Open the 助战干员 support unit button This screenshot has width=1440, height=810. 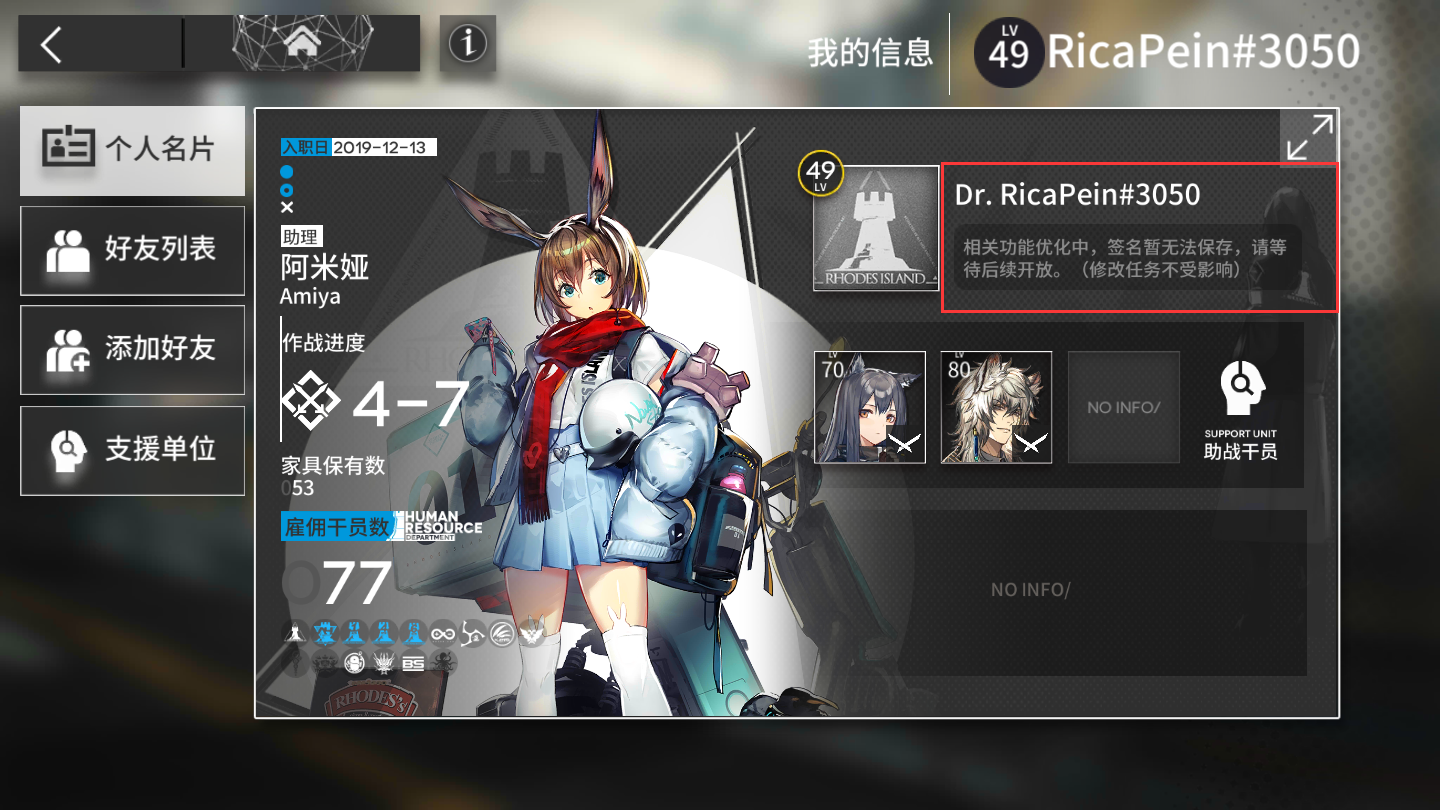coord(1240,410)
